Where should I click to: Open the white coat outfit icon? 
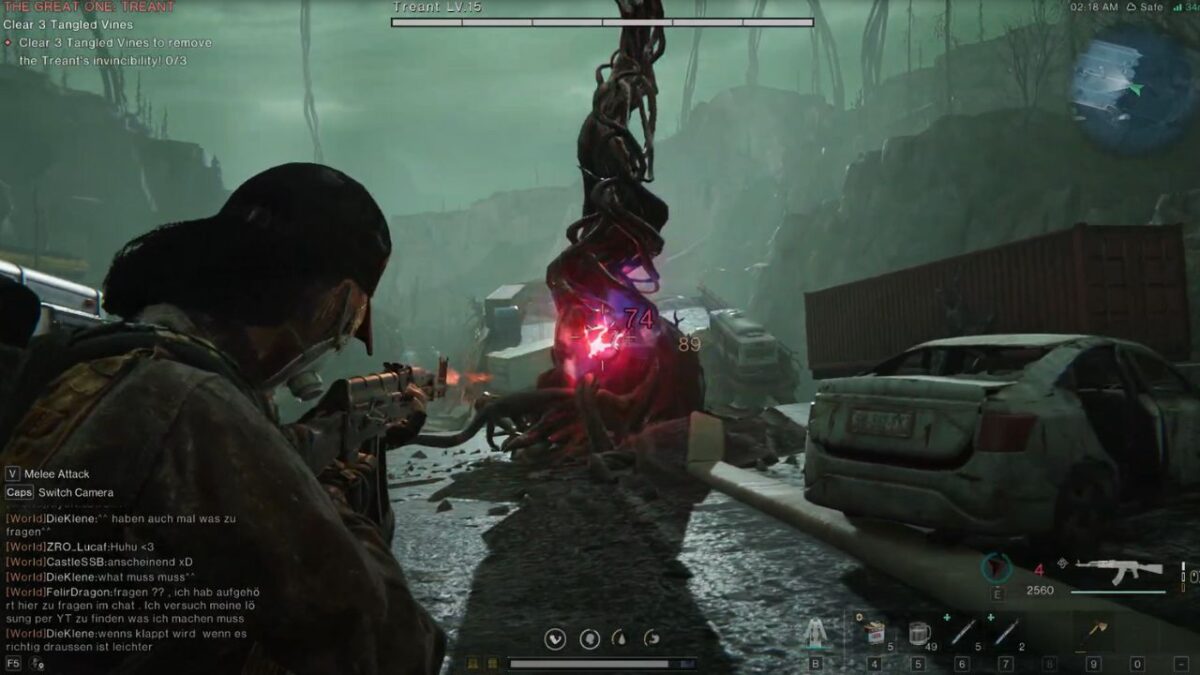(815, 633)
